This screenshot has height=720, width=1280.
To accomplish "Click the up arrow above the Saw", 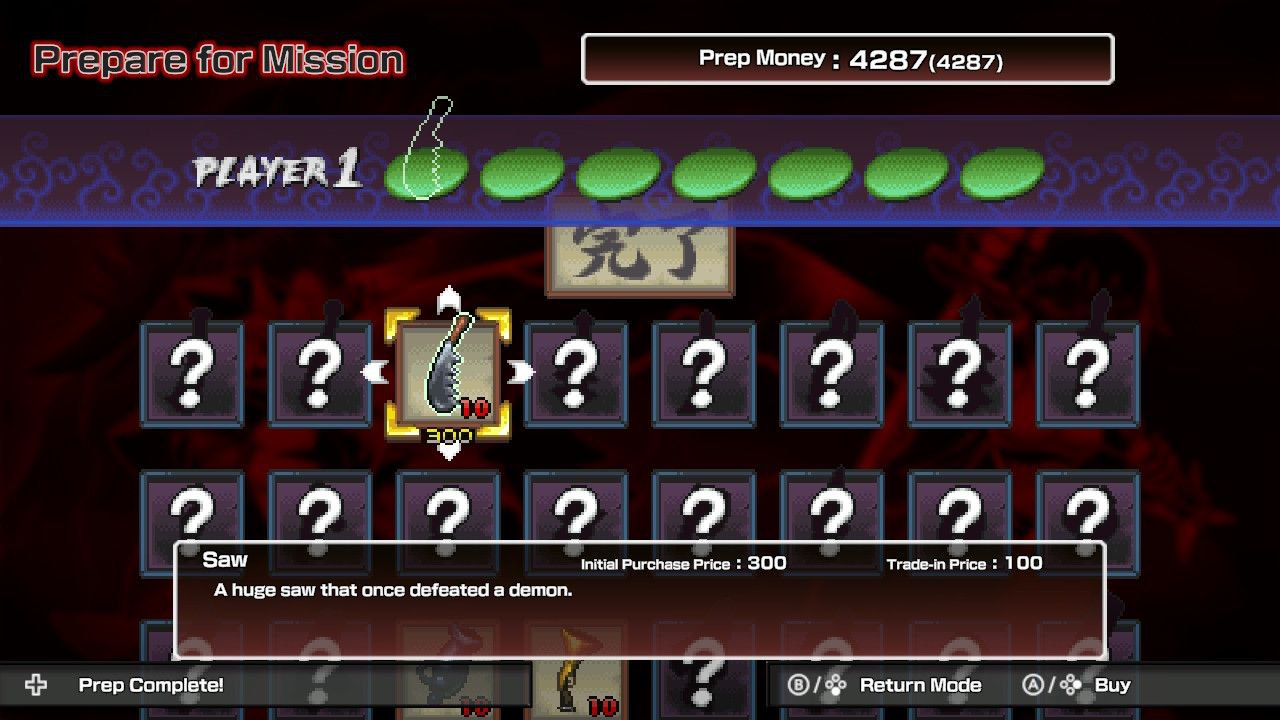I will click(x=449, y=298).
